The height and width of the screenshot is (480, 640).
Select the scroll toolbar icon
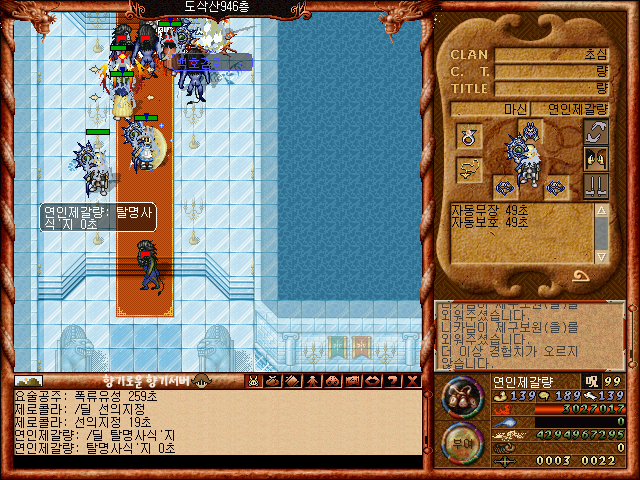292,380
